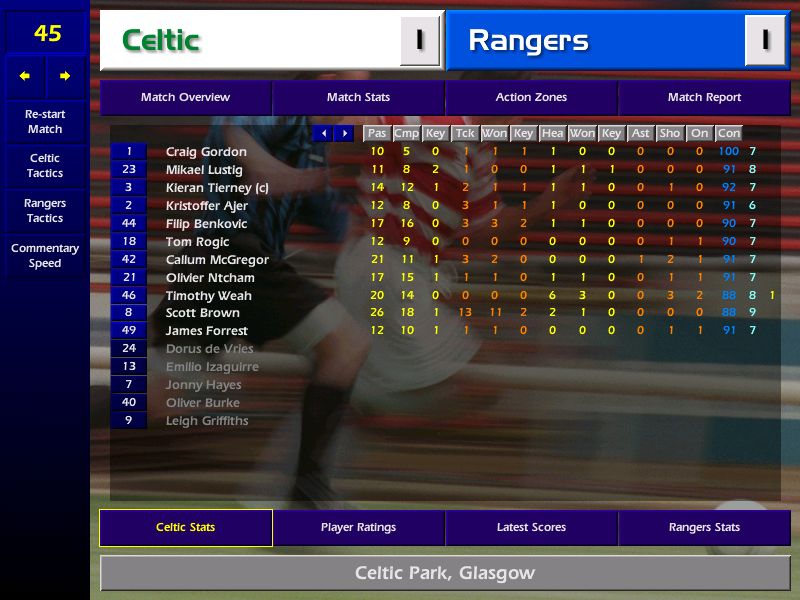Show Latest Scores
This screenshot has height=600, width=800.
[x=531, y=528]
